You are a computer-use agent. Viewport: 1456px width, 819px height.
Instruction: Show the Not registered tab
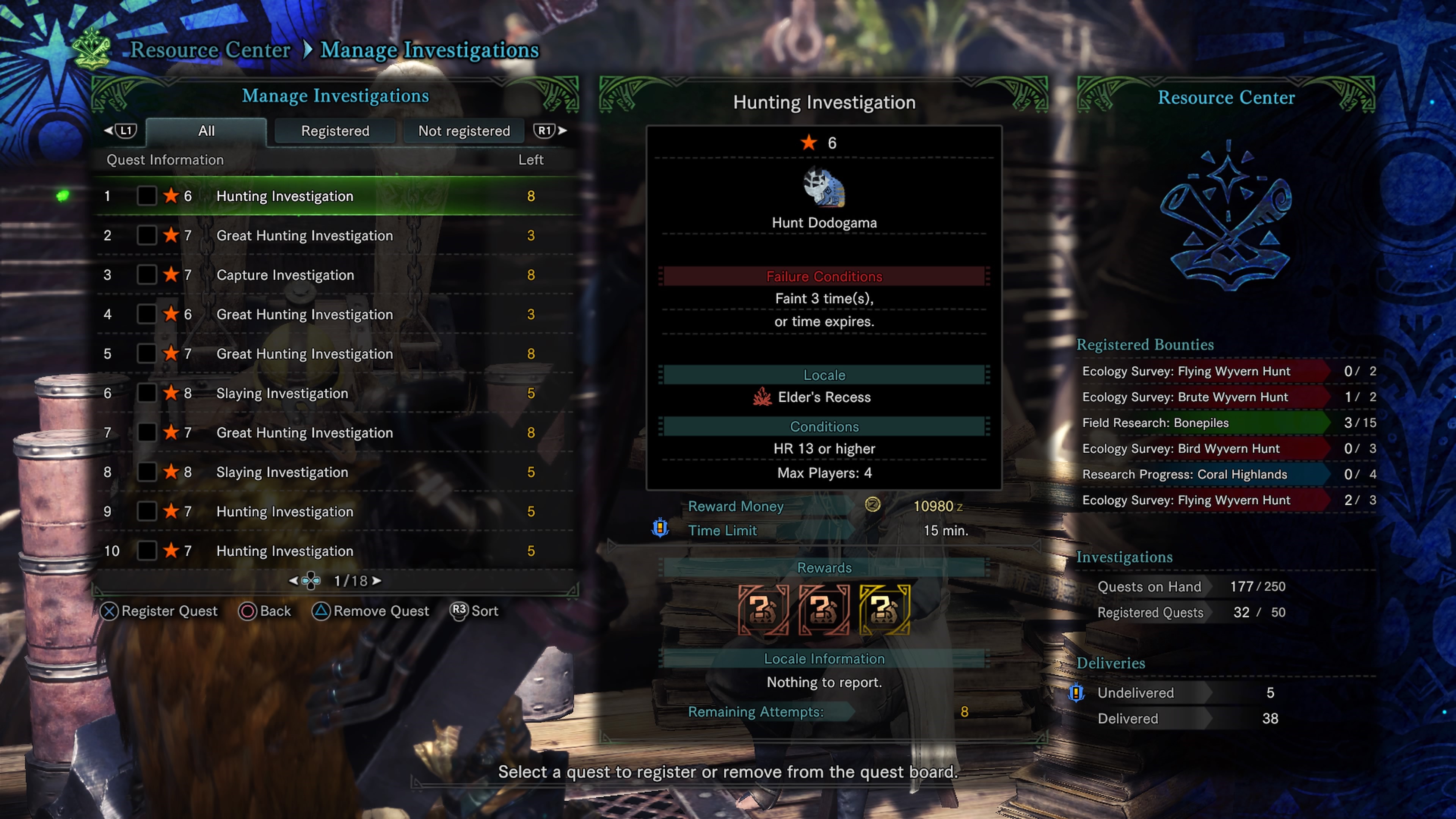[x=463, y=131]
